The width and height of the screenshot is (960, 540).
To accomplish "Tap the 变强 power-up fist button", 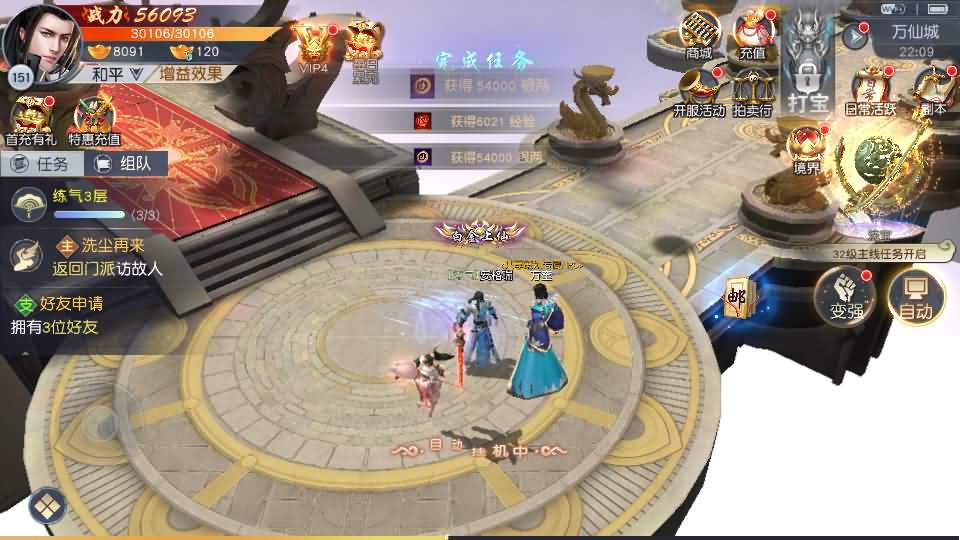I will pyautogui.click(x=845, y=296).
